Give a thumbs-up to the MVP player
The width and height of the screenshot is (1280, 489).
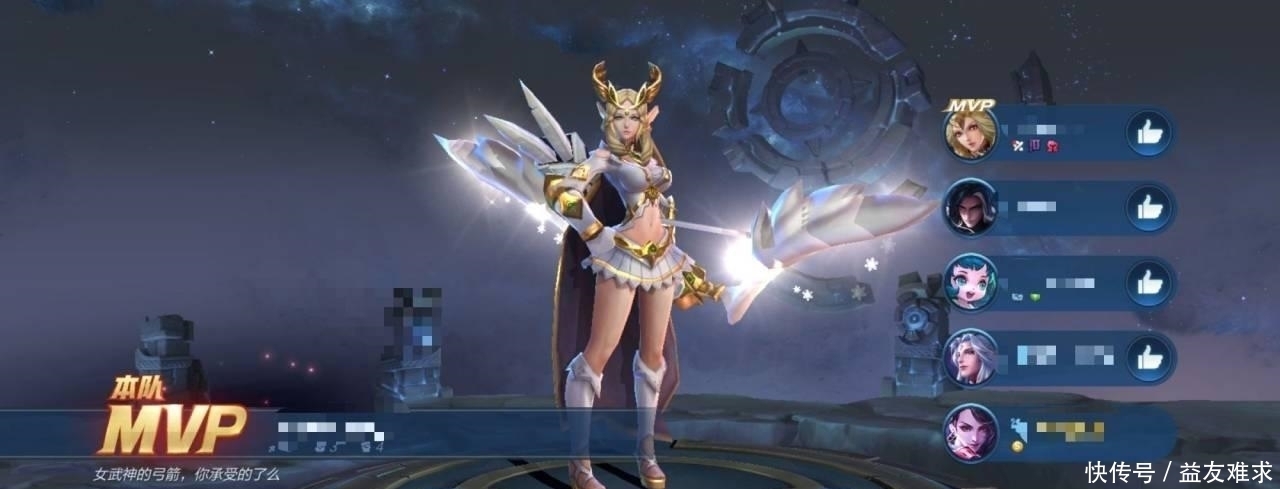point(1148,133)
